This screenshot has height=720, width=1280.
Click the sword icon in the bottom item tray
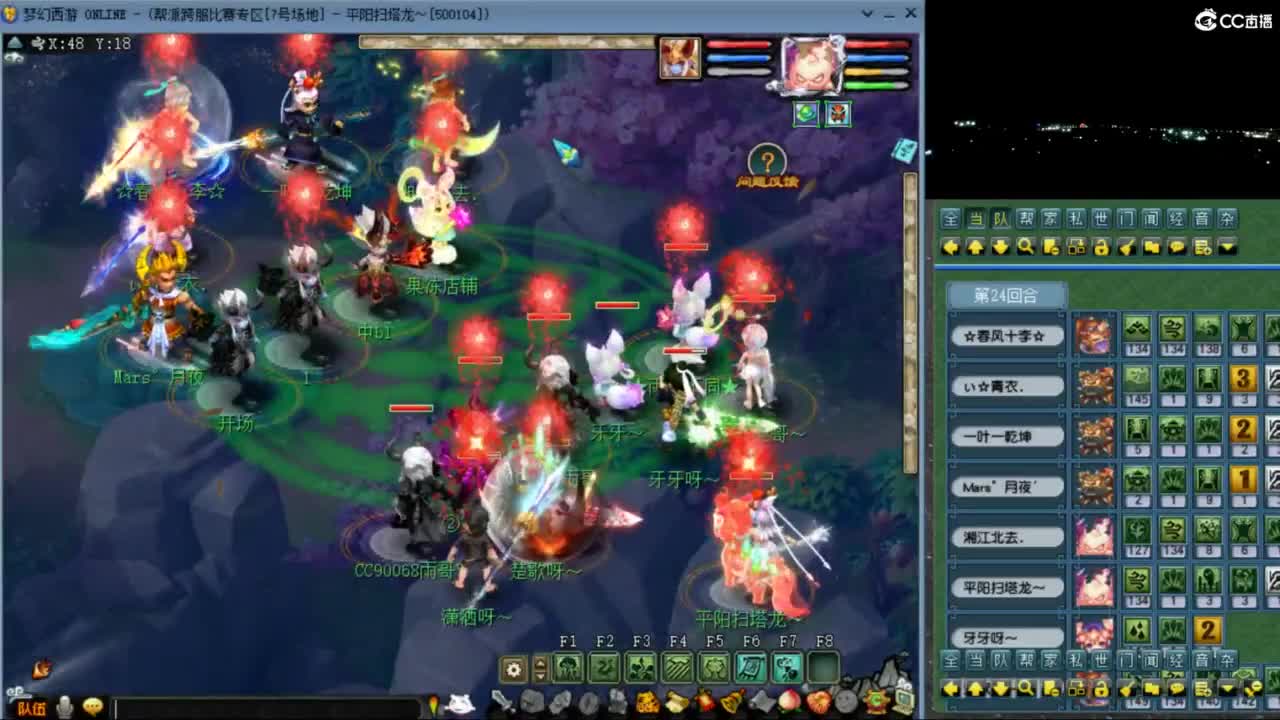pos(502,700)
